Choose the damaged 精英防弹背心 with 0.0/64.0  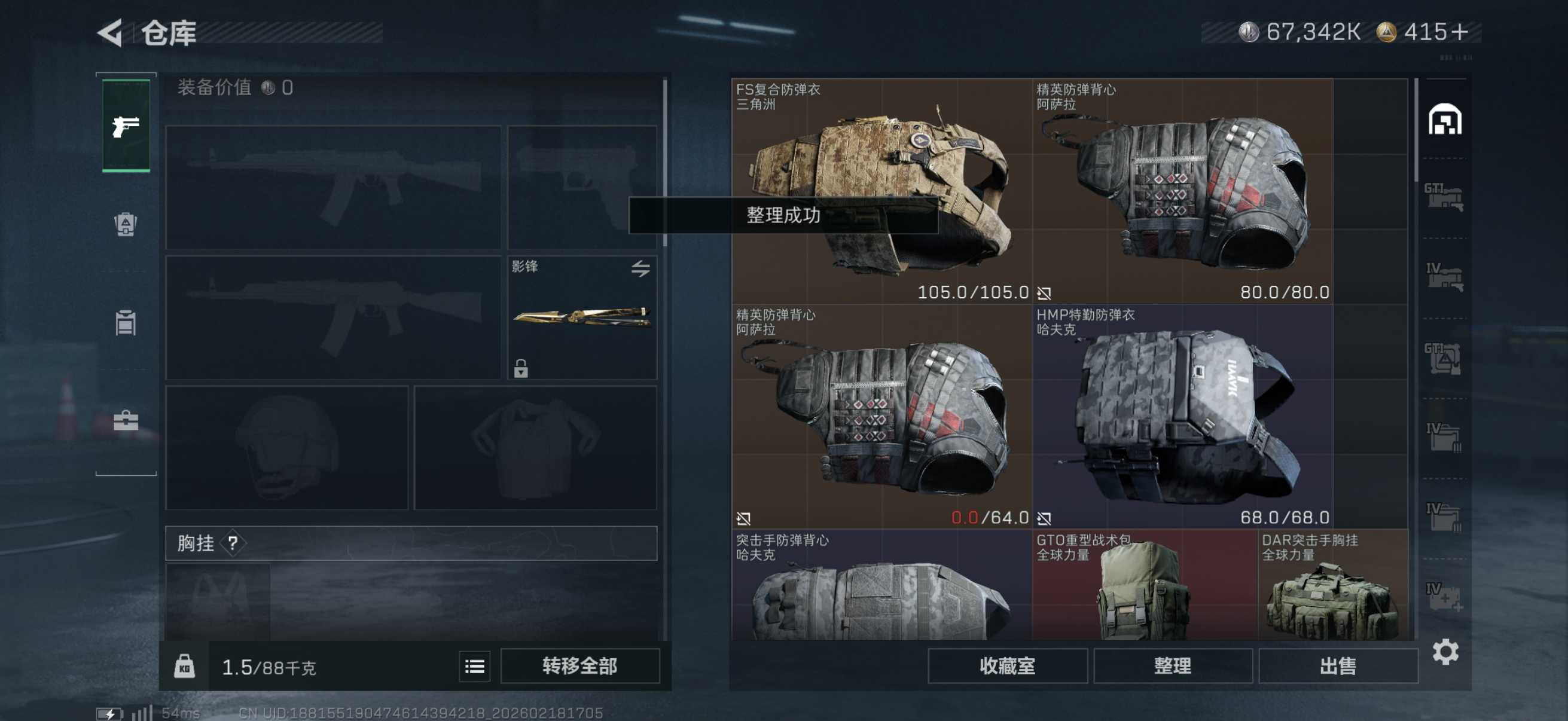coord(880,416)
